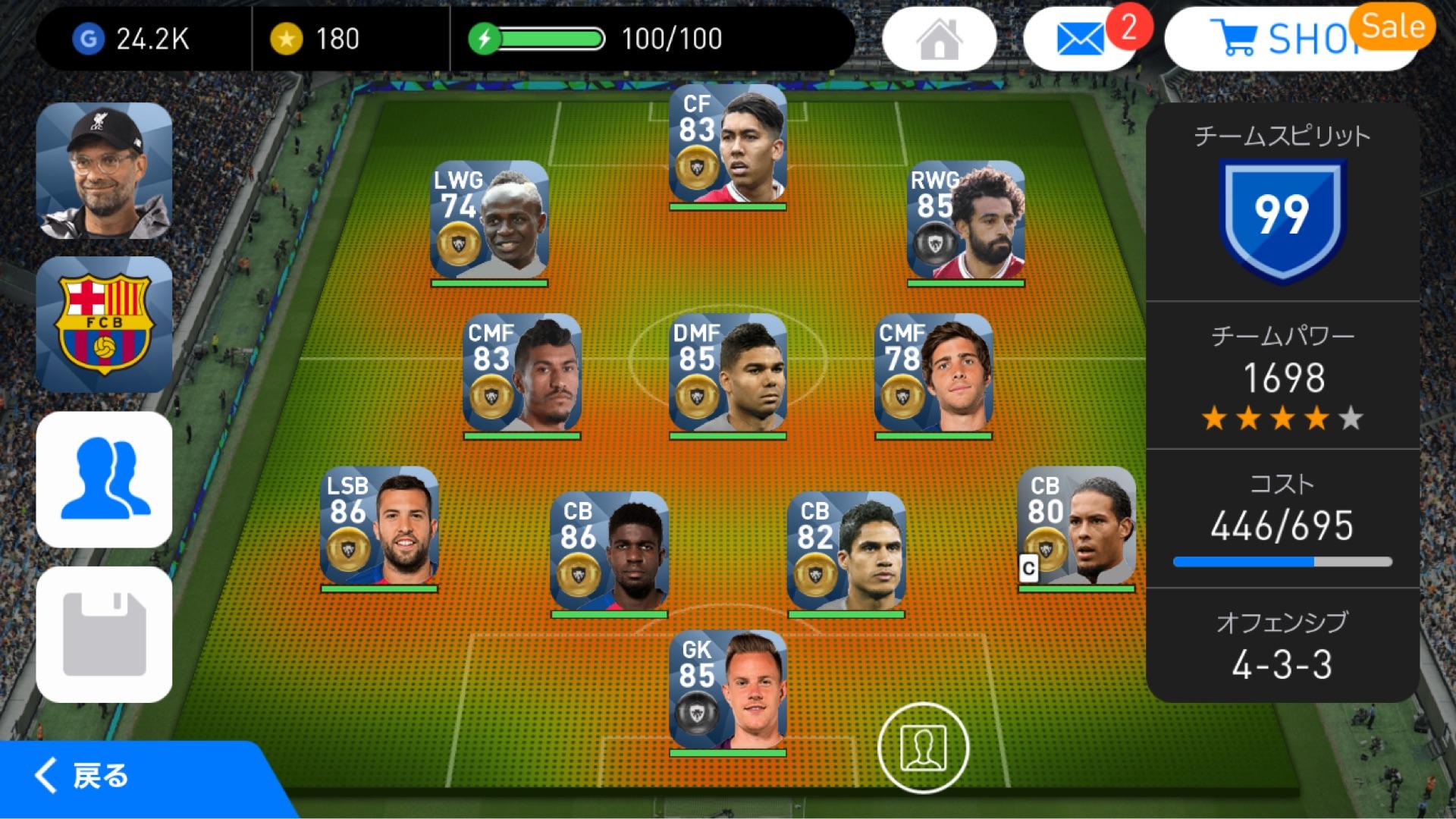The height and width of the screenshot is (819, 1456).
Task: Choose the RWG player card rated 85
Action: tap(965, 221)
